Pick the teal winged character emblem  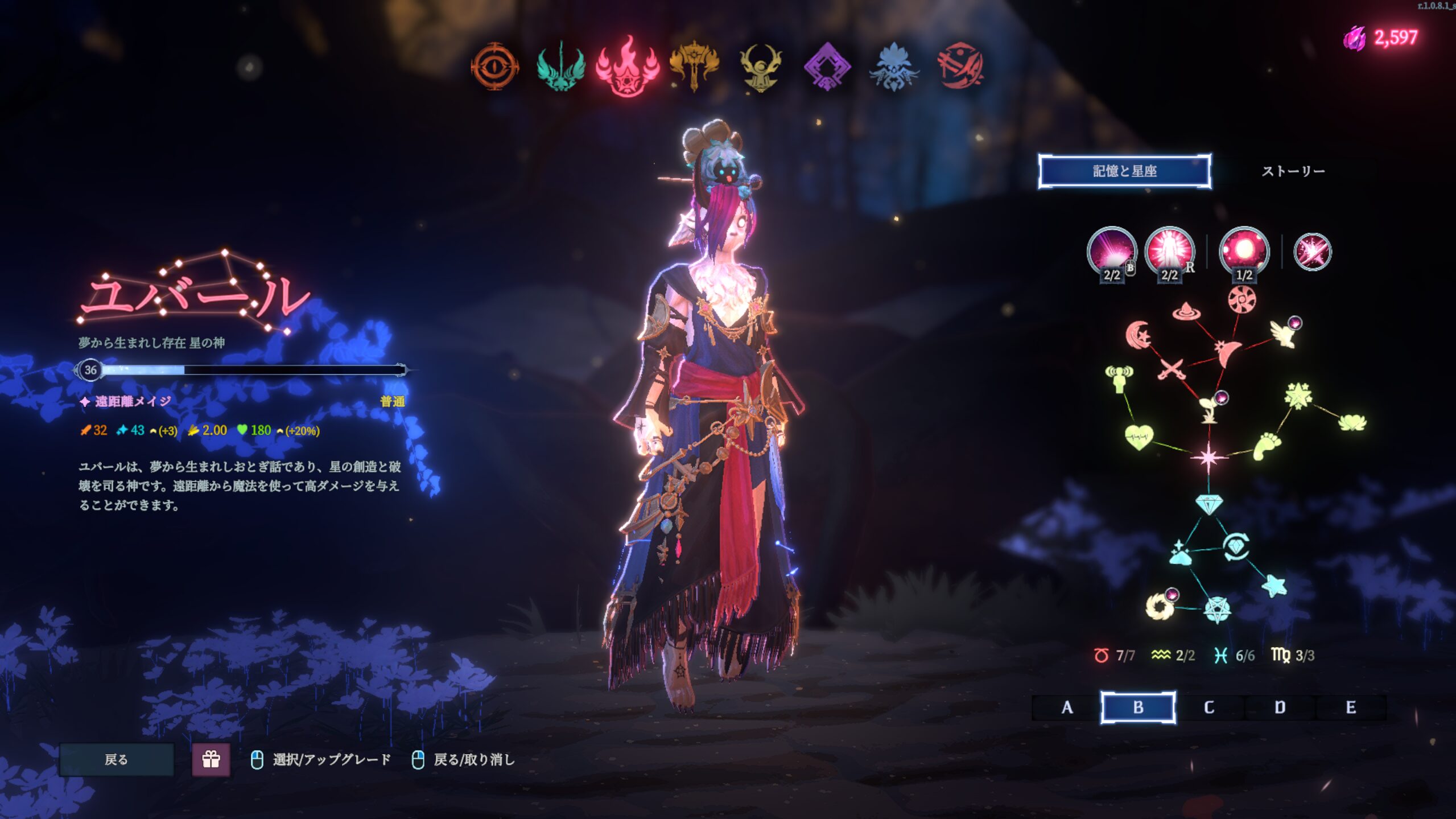[561, 66]
